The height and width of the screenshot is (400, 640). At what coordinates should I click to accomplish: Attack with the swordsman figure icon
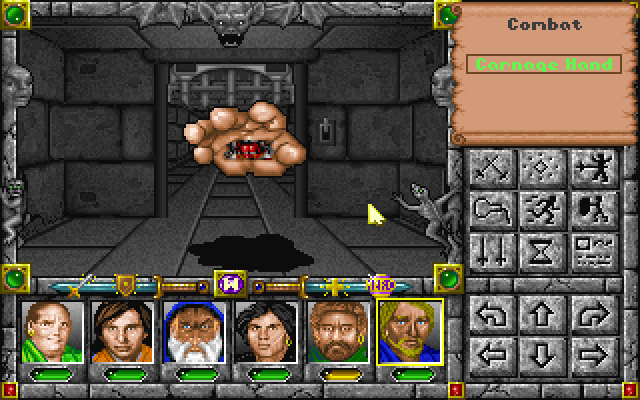(587, 168)
